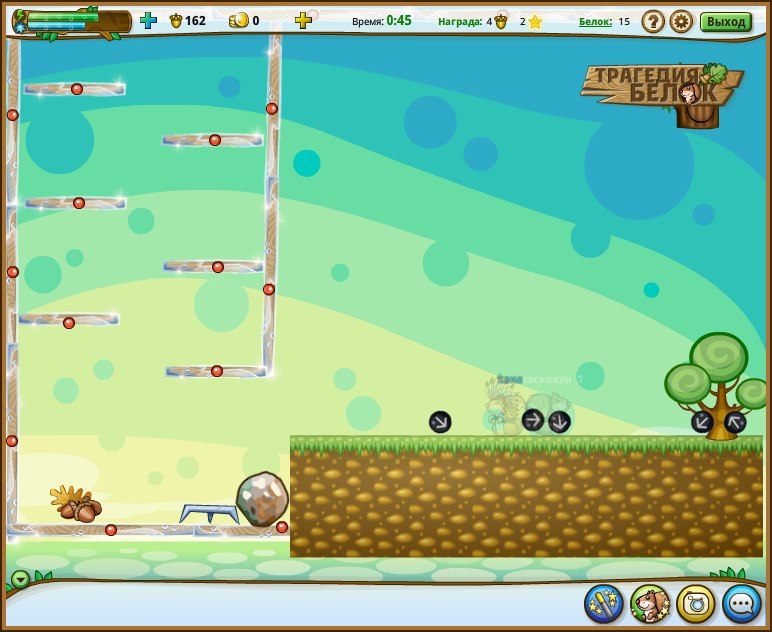Add acorns with the blue plus

148,20
